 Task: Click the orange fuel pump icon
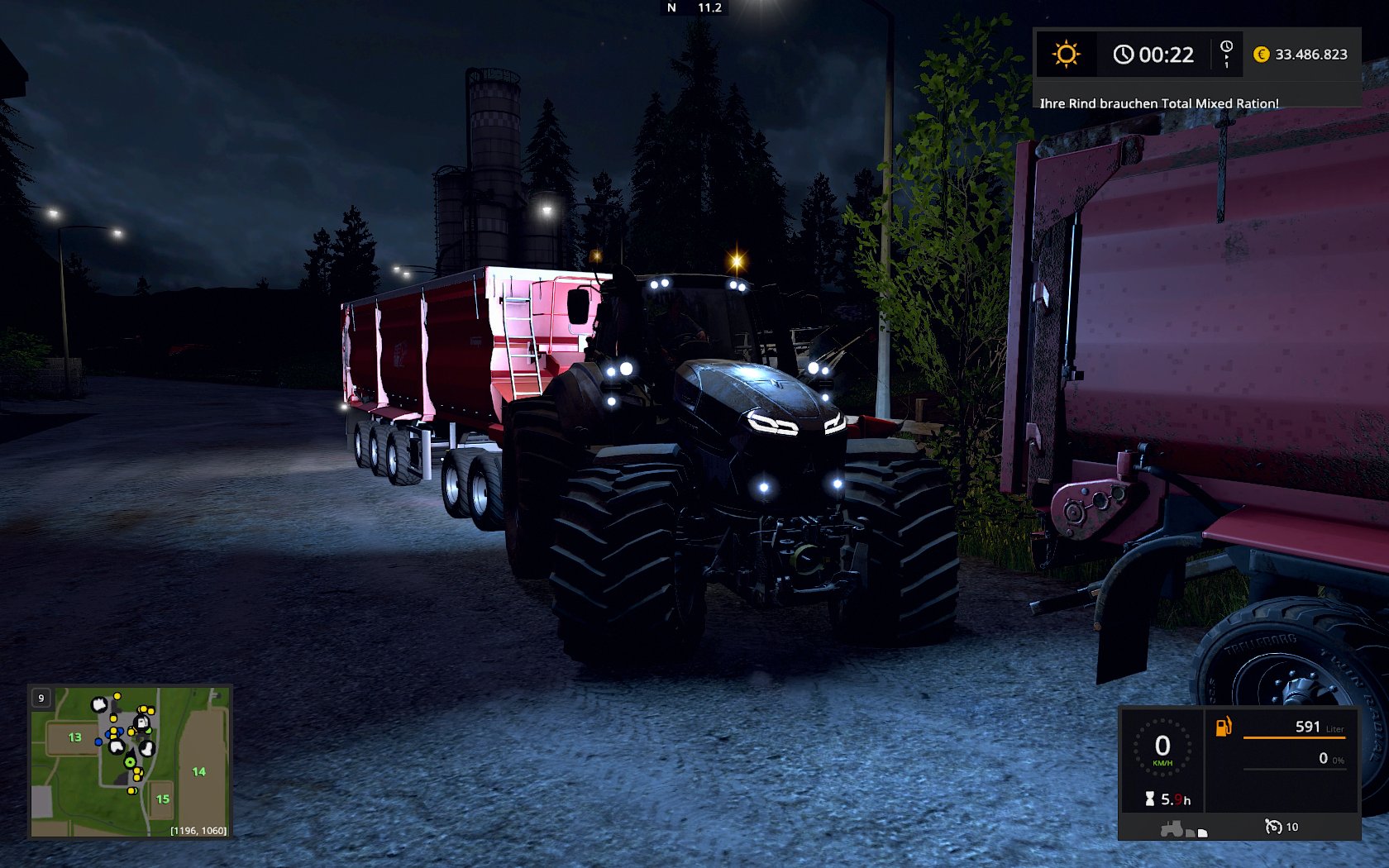click(1223, 727)
